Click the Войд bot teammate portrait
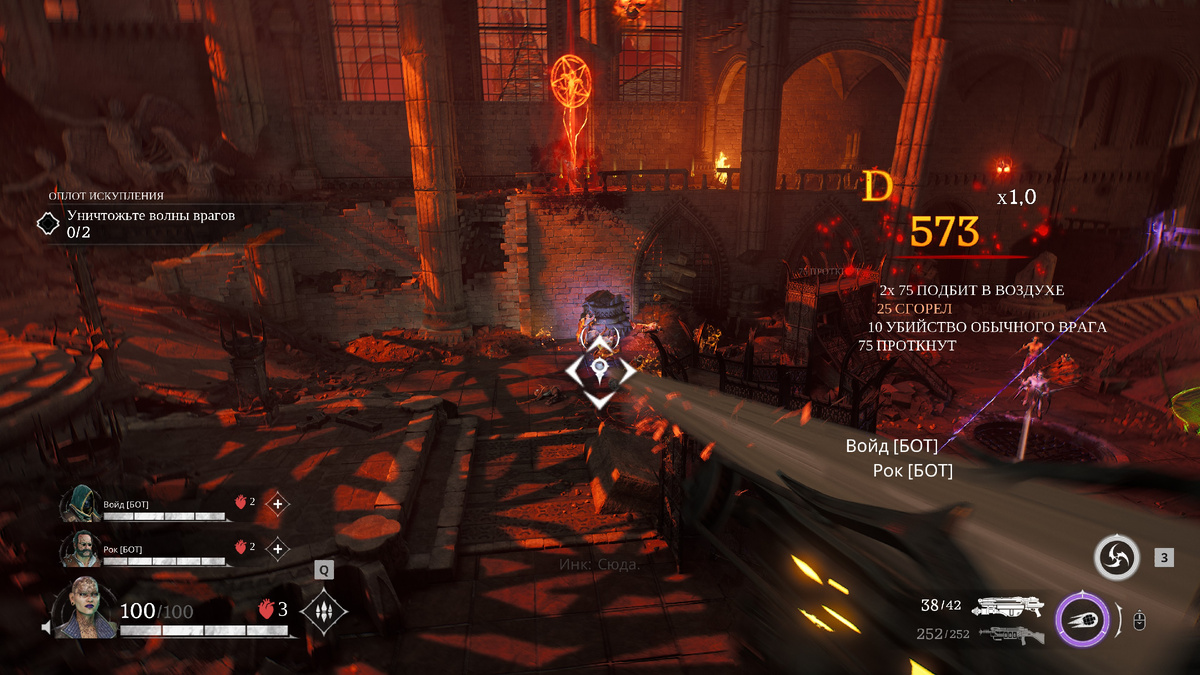Image resolution: width=1200 pixels, height=675 pixels. tap(80, 505)
